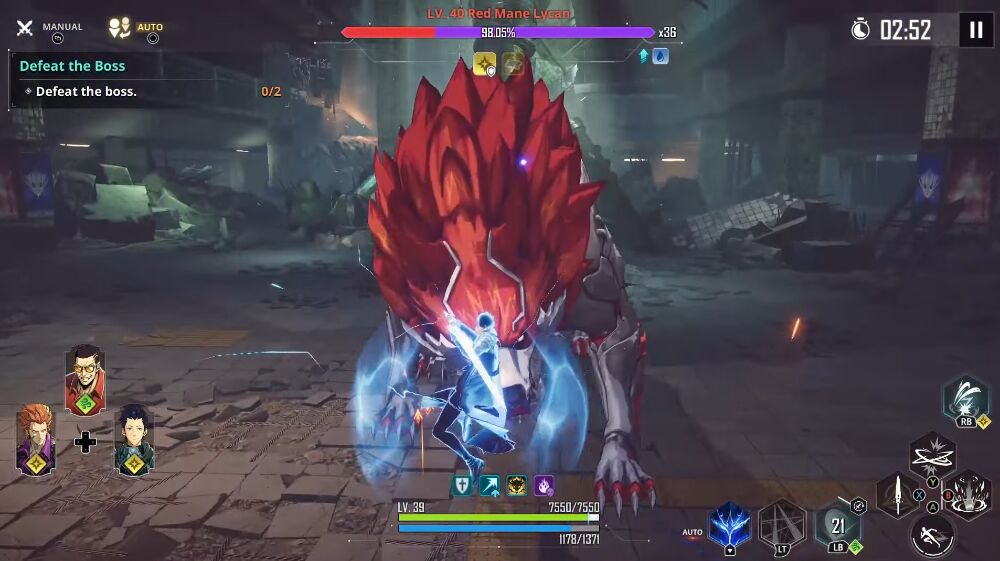
Task: Inspect the boss's yellow star buff icon
Action: click(485, 65)
